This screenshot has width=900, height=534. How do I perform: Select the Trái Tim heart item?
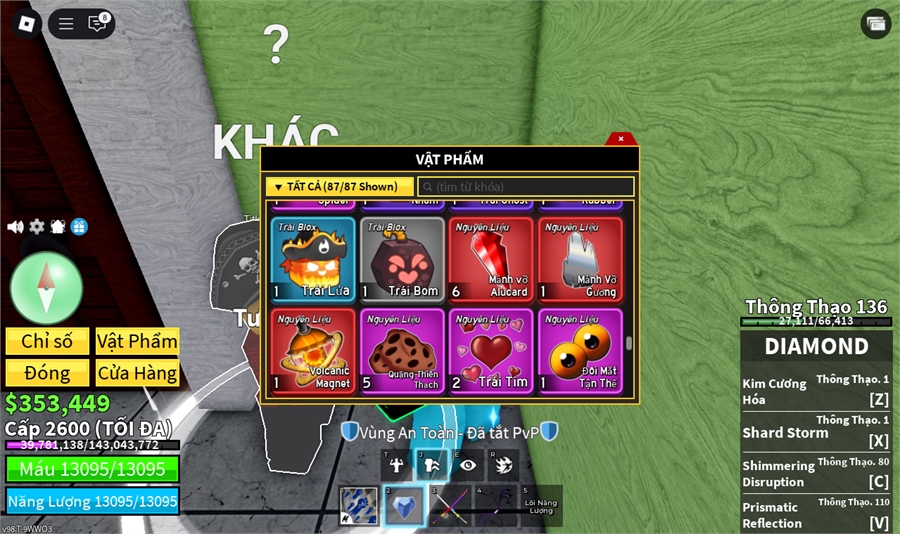[x=491, y=351]
